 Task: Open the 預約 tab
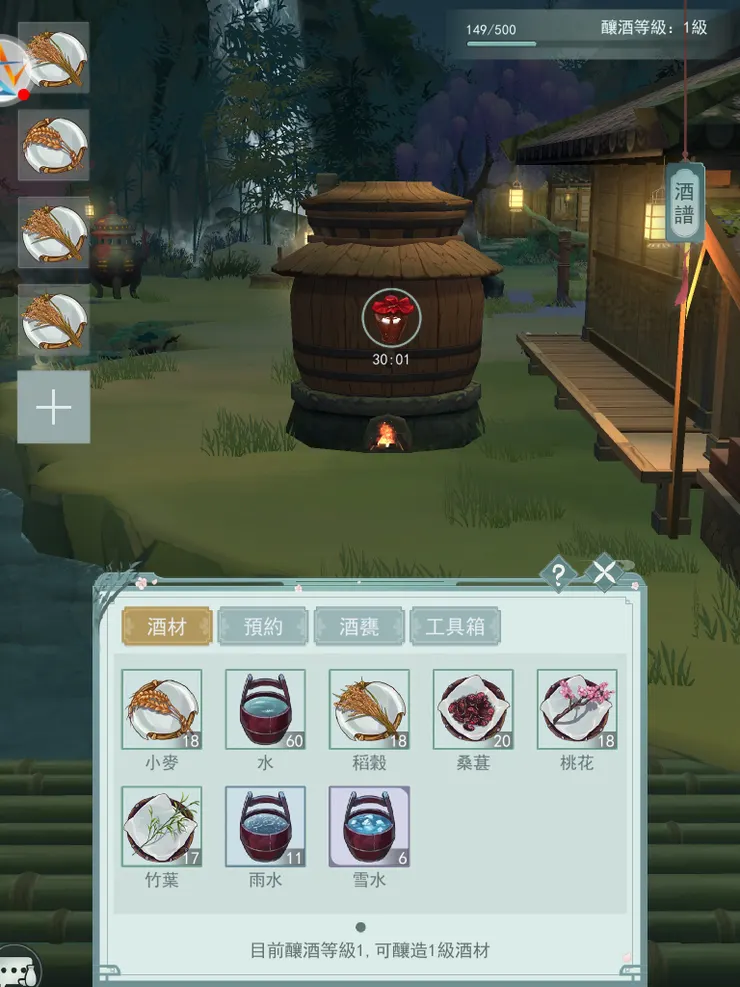(263, 627)
